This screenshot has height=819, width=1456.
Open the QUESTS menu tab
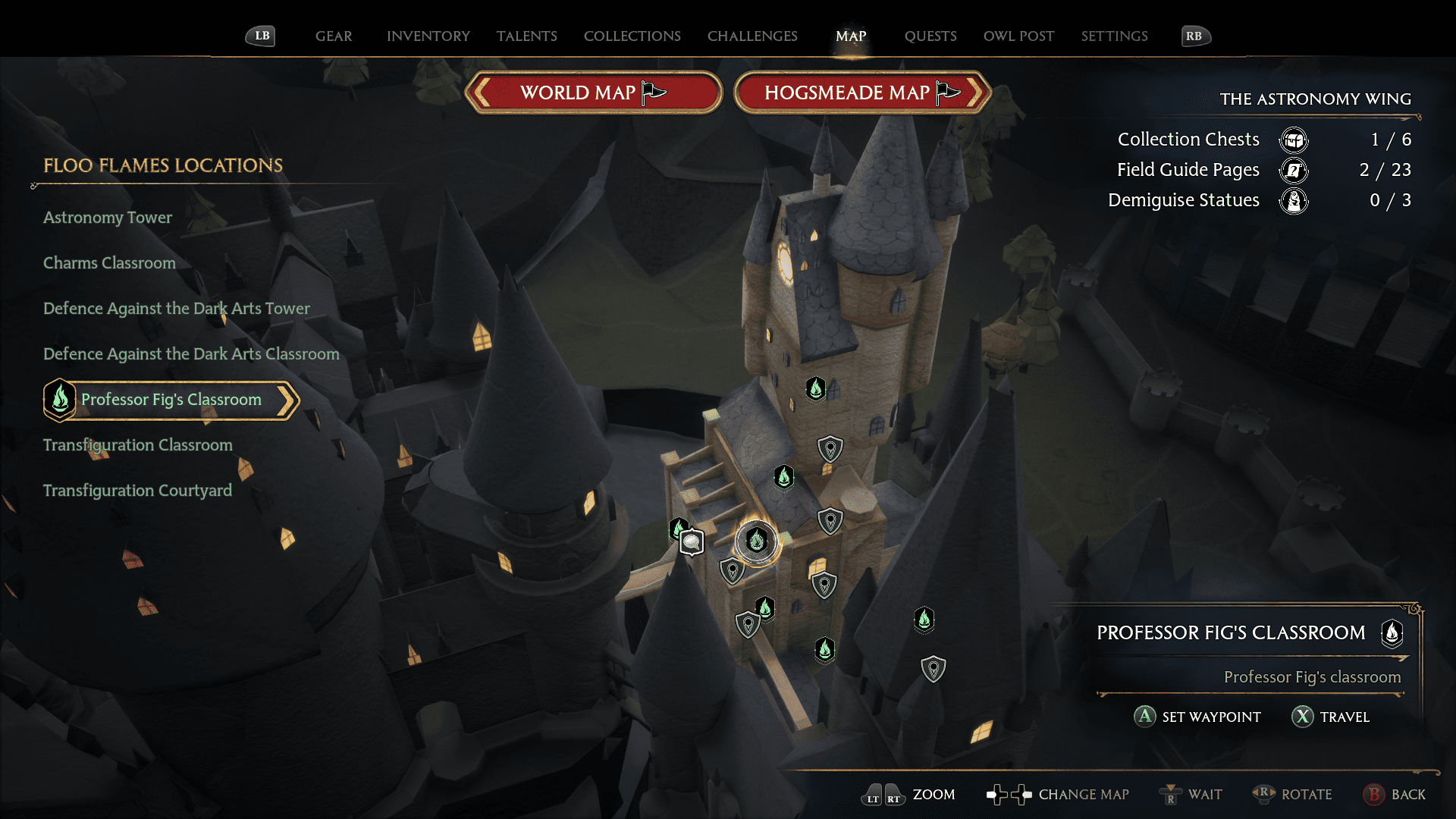coord(930,36)
